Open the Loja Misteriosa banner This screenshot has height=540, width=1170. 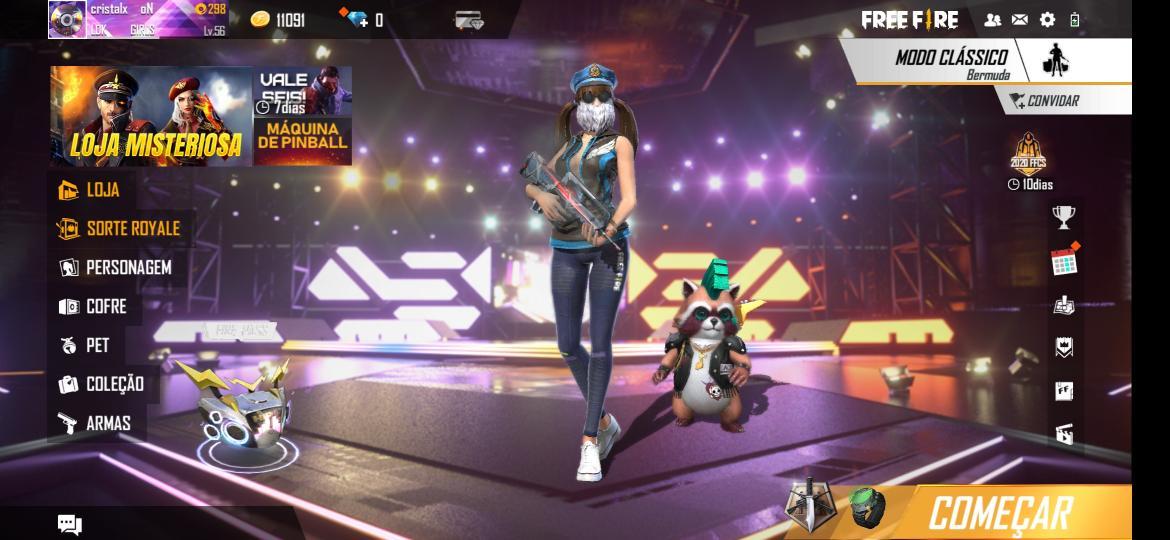[151, 117]
